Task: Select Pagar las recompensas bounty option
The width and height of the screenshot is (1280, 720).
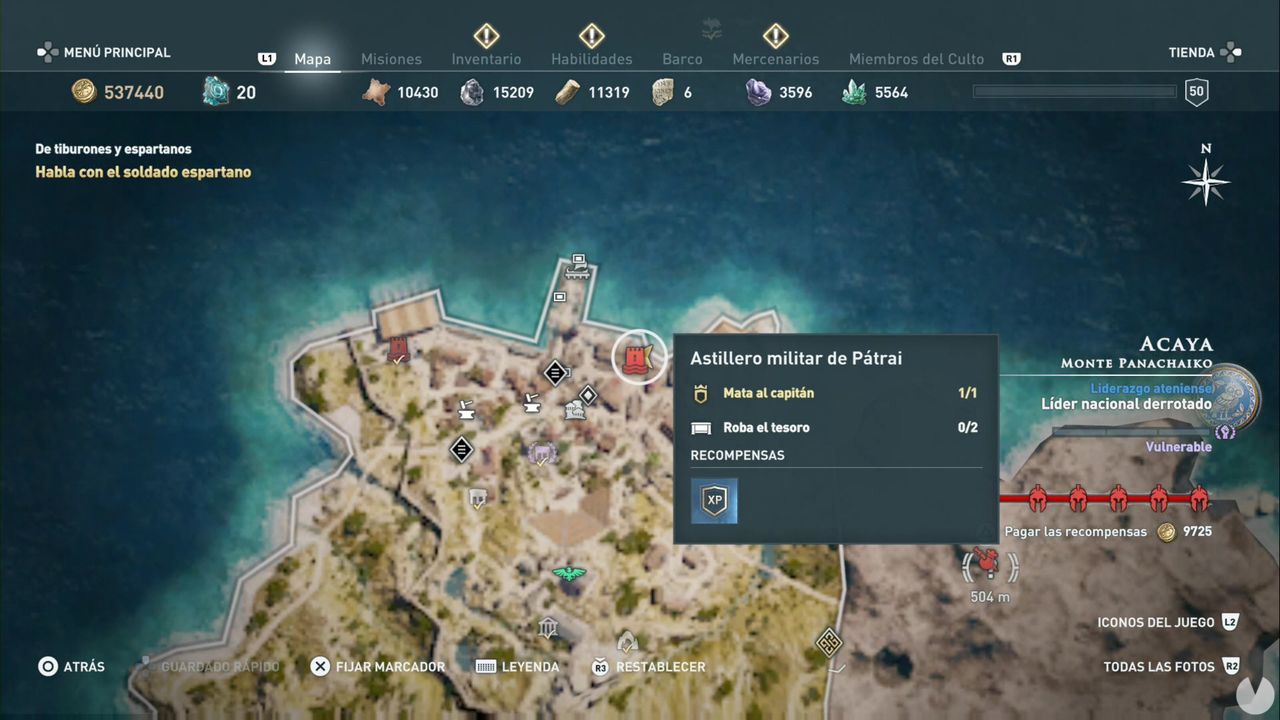Action: tap(1076, 532)
